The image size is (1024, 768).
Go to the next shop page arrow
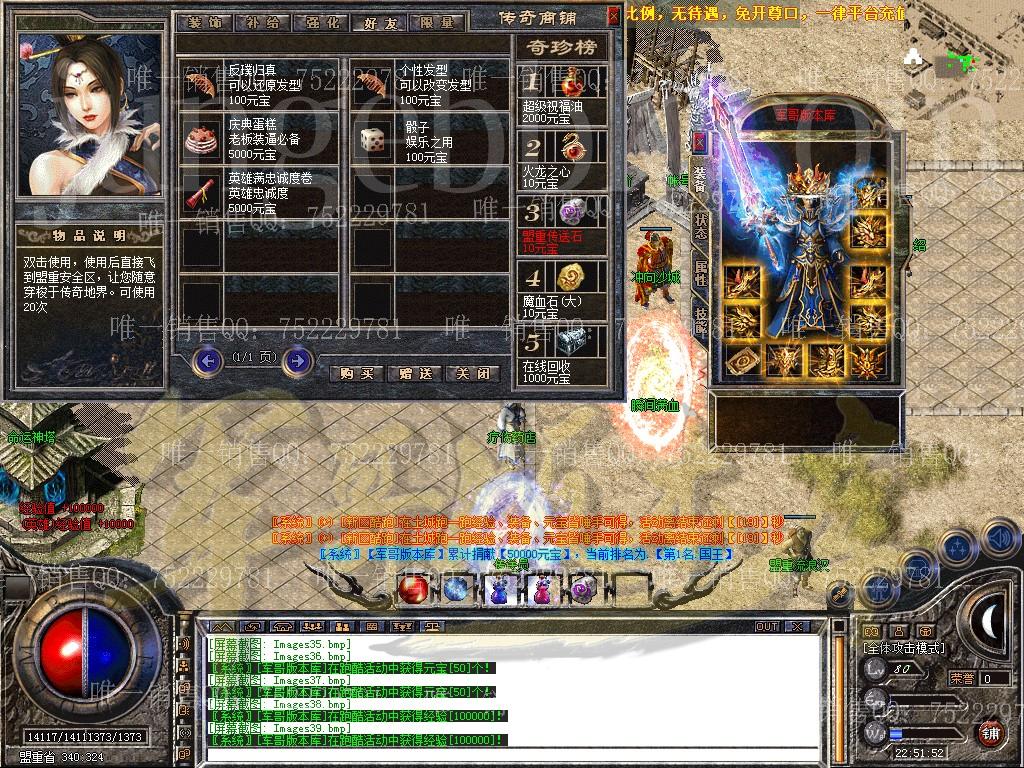[297, 360]
